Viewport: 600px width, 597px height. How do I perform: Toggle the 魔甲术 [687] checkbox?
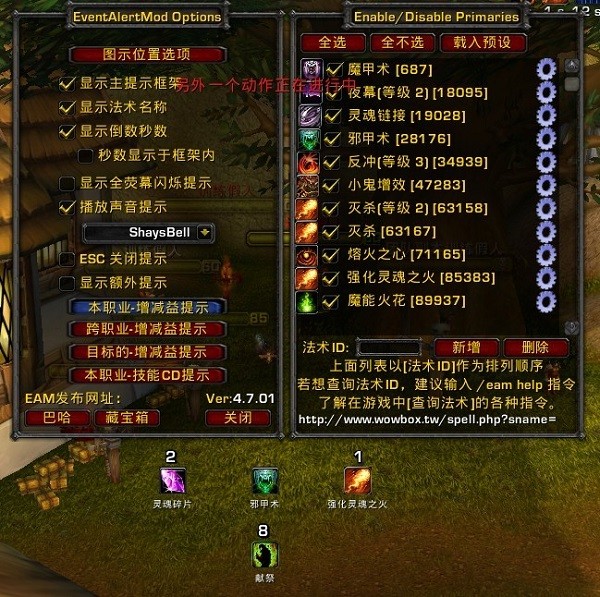[334, 68]
